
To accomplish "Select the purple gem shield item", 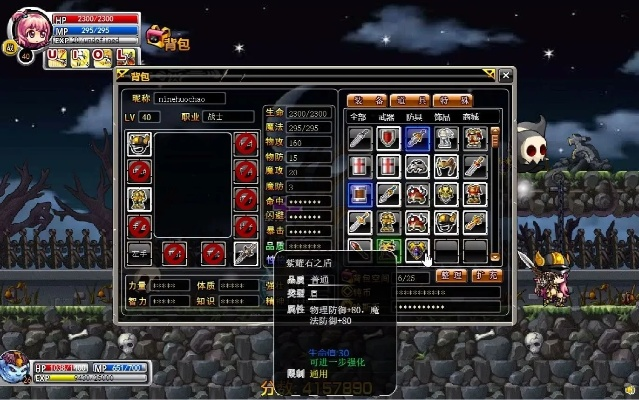I will point(417,248).
